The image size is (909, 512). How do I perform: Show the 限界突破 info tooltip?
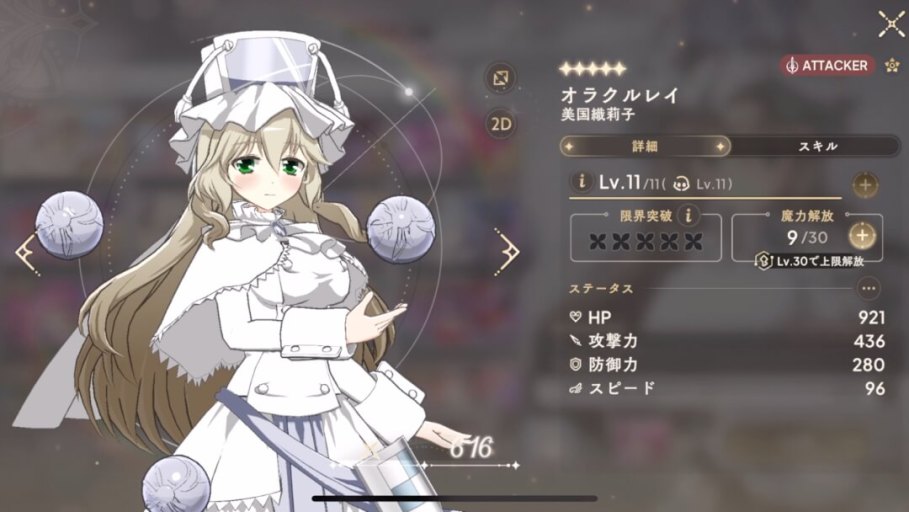(x=686, y=214)
